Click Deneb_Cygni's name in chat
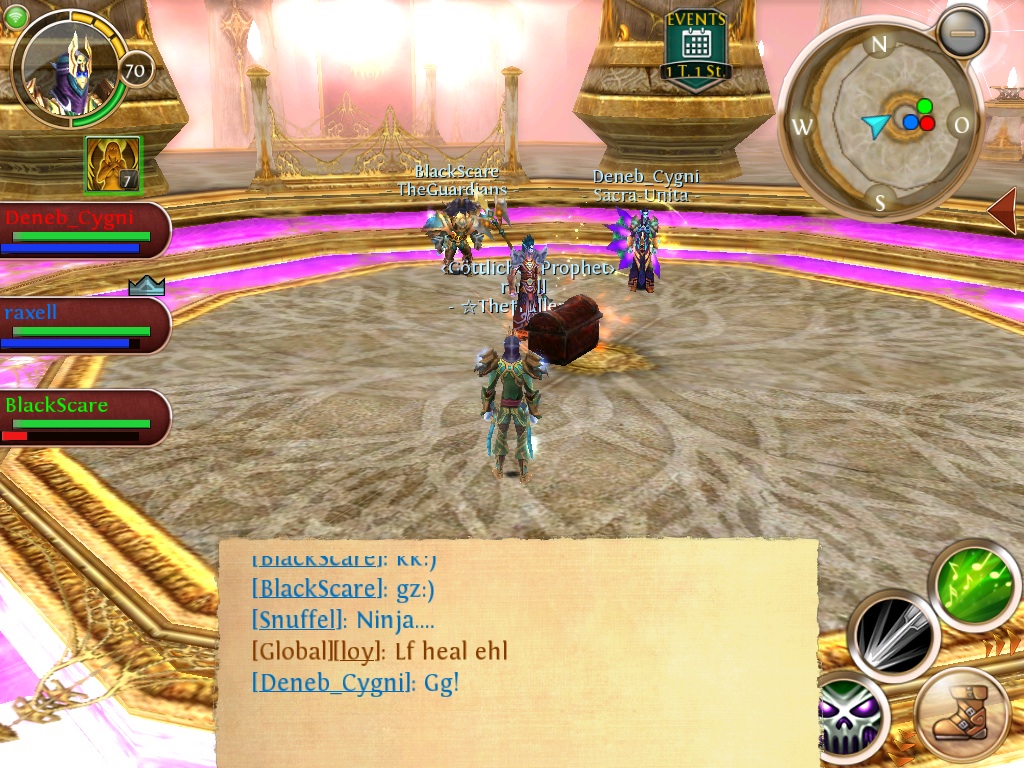This screenshot has height=768, width=1024. [x=332, y=683]
